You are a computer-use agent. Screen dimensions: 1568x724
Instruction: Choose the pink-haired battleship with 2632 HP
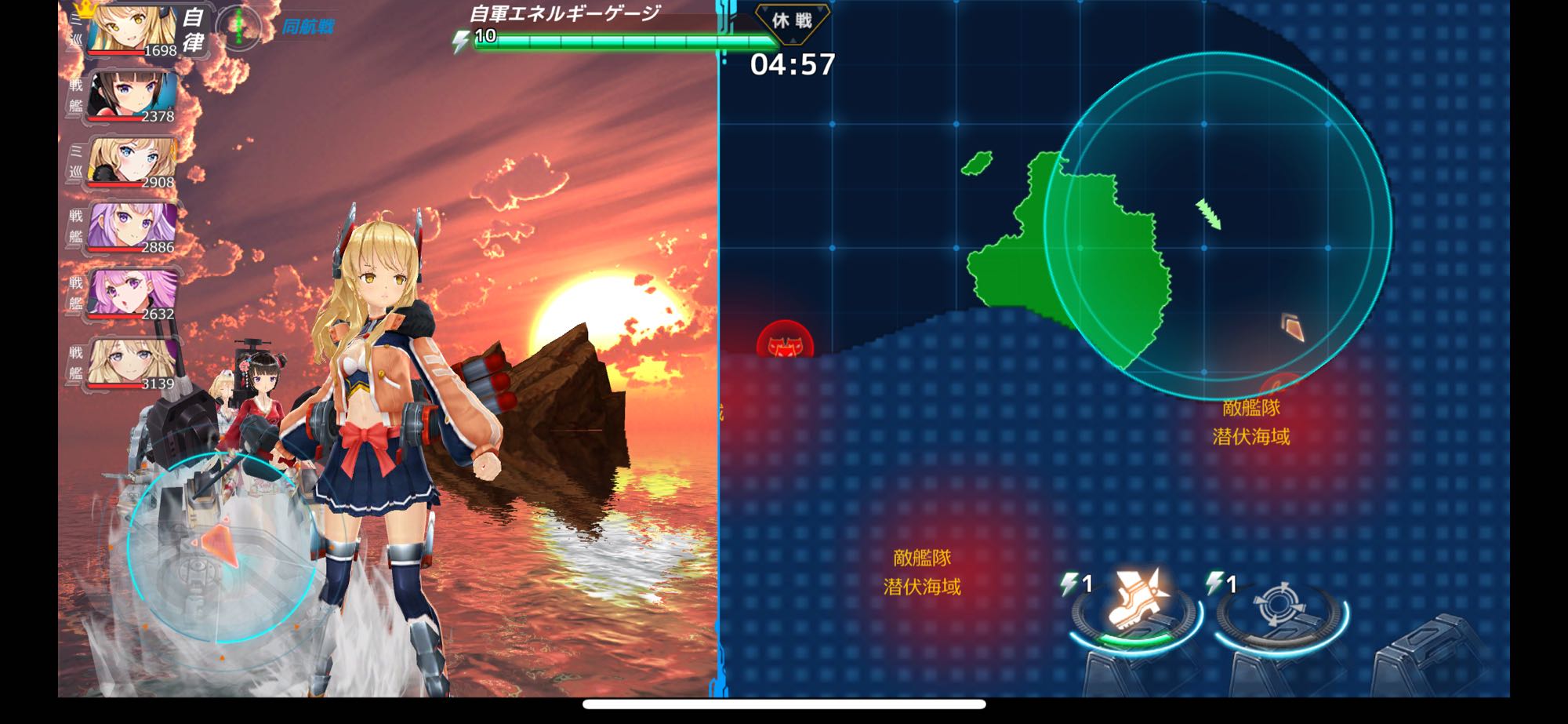click(130, 293)
